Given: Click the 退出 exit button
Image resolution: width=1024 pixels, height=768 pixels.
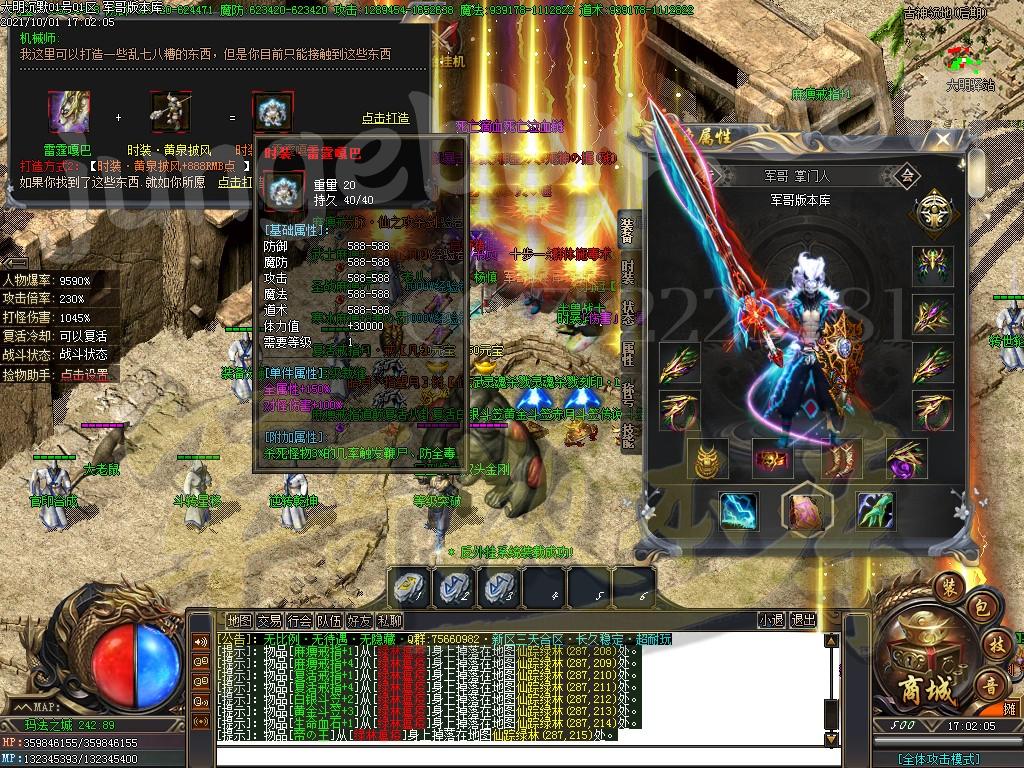Looking at the screenshot, I should [x=803, y=620].
